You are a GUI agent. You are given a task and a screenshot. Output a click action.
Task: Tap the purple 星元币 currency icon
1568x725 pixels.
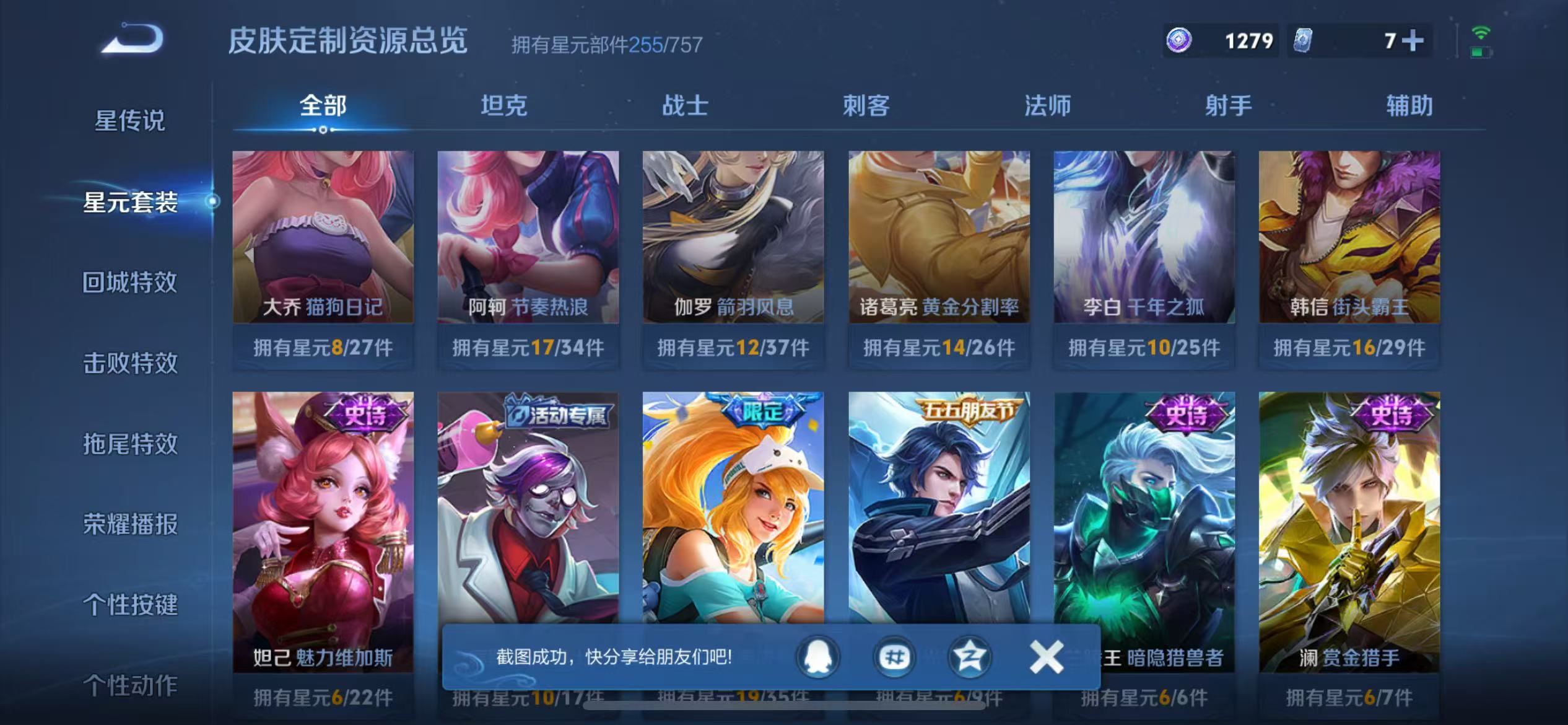1179,41
